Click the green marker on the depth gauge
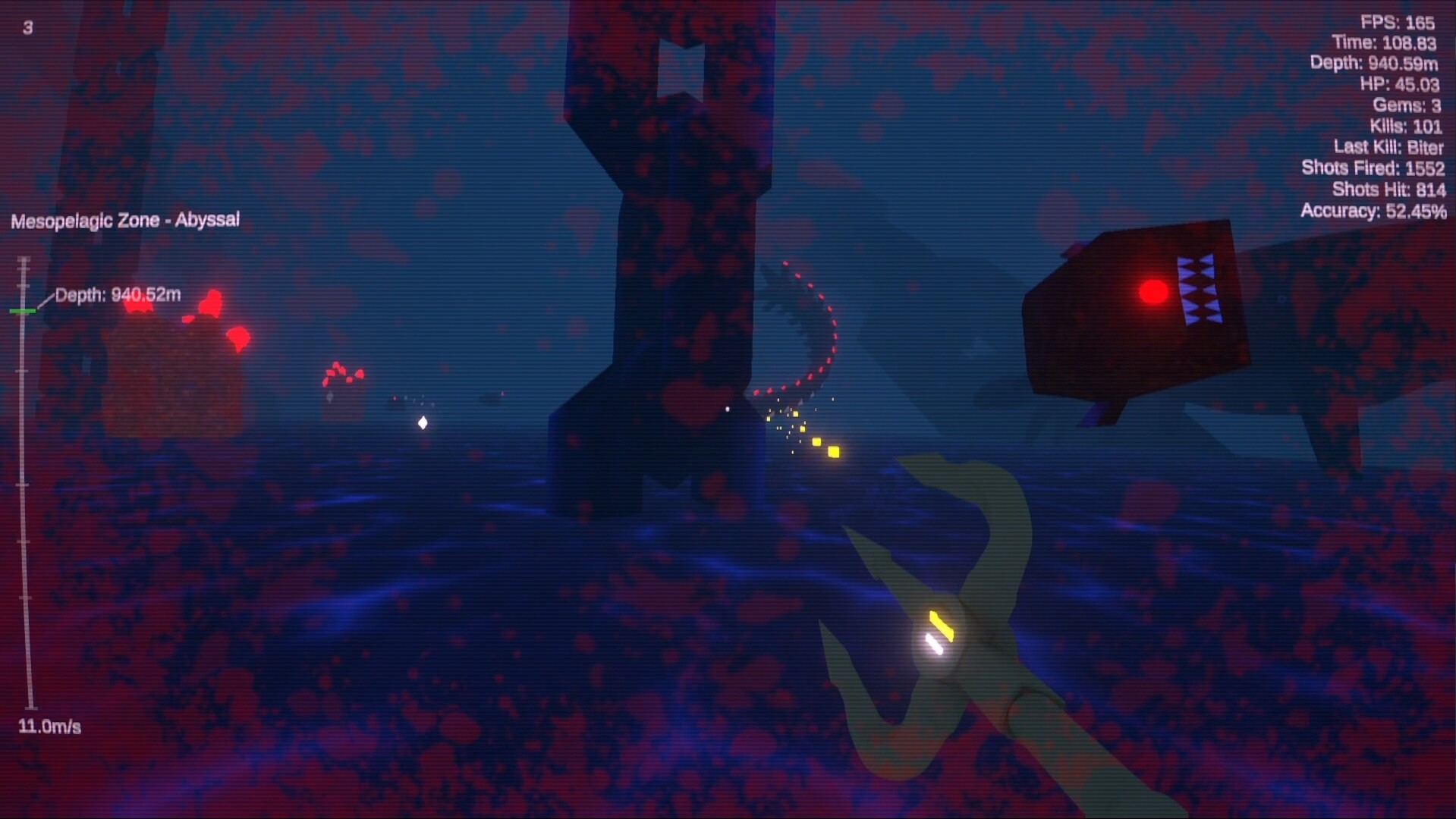 pos(23,310)
